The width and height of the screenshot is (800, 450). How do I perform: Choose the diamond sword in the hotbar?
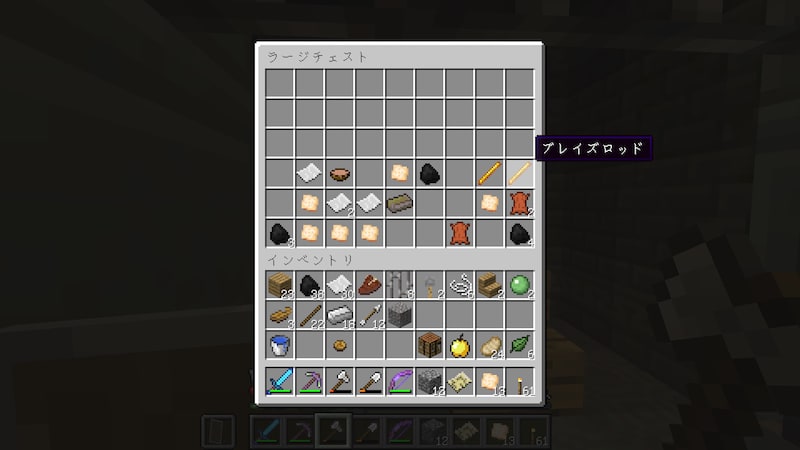point(279,382)
